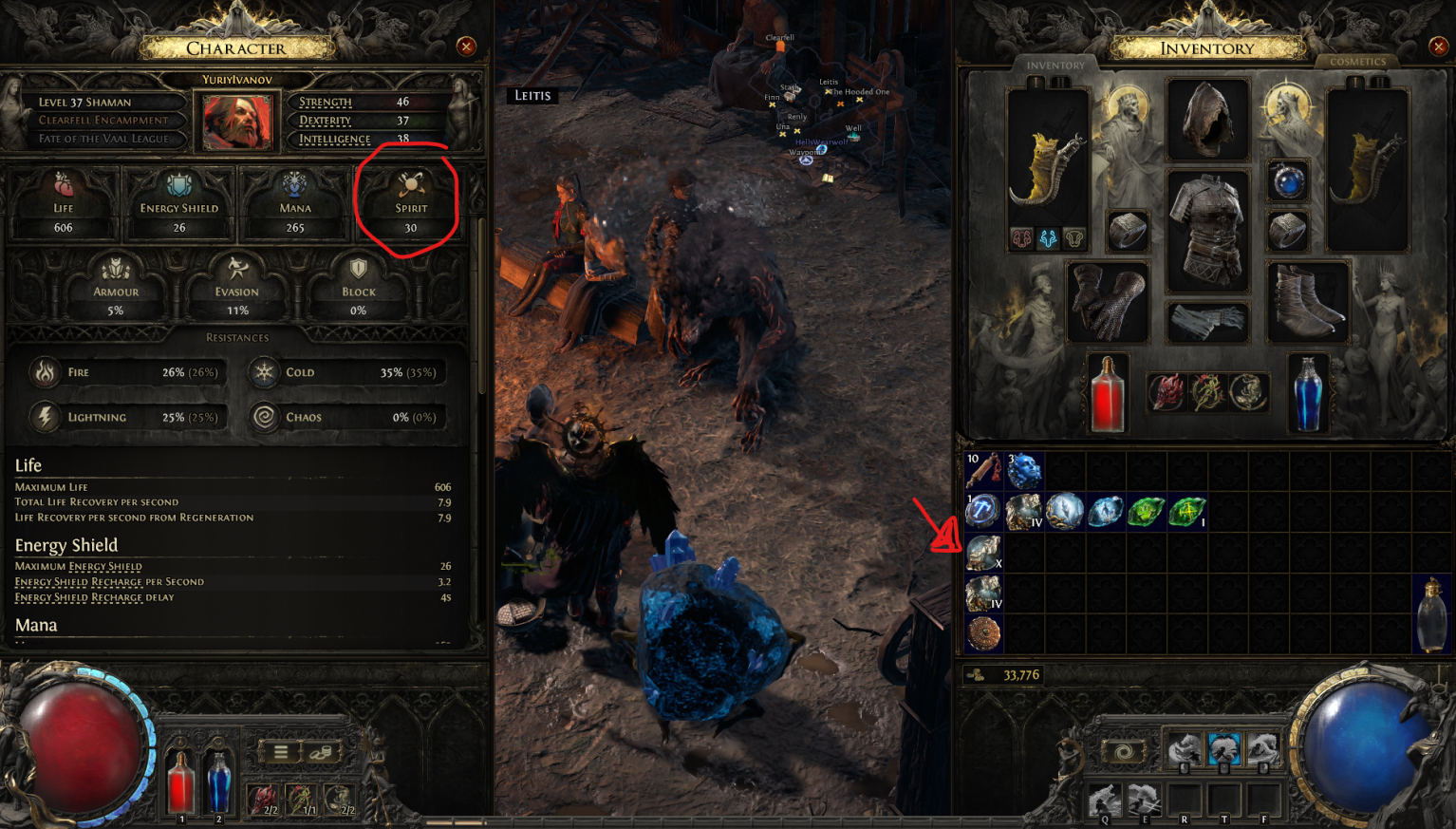
Task: Show the Armour defence stat
Action: 116,285
